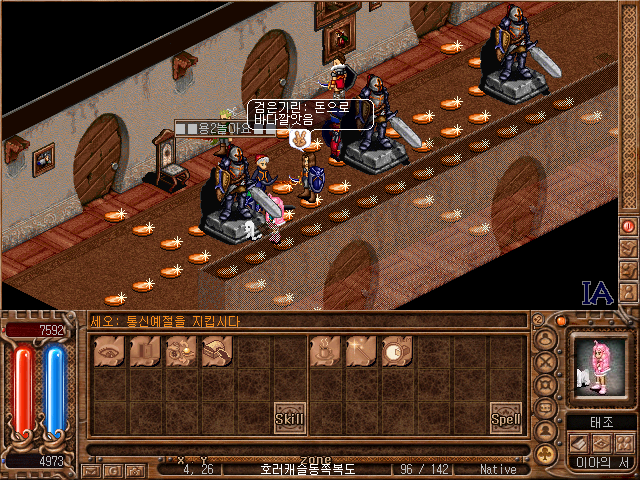Activate the steaming cup spell icon
640x480 pixels.
pos(324,352)
